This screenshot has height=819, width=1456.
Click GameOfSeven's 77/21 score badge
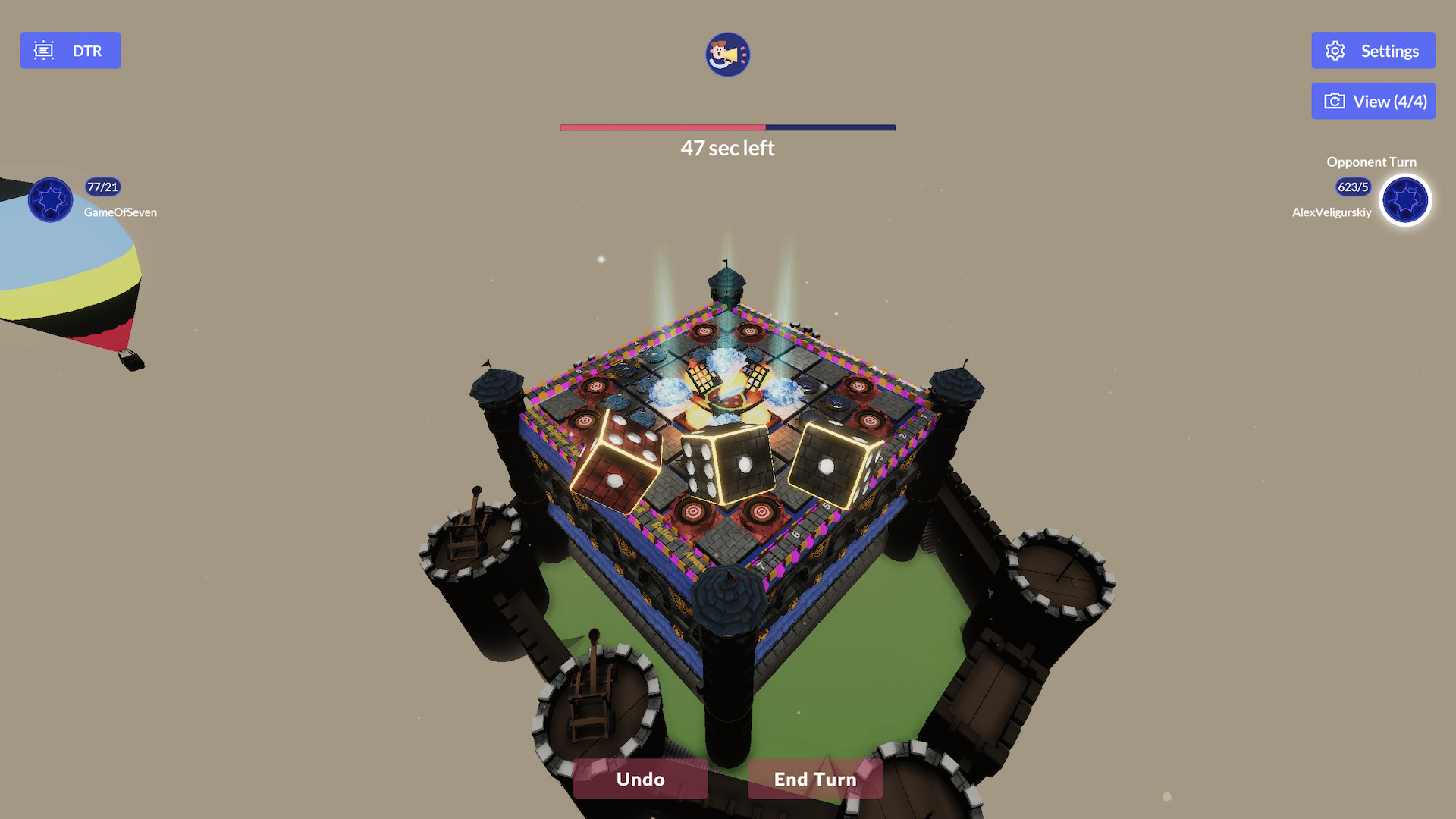102,187
